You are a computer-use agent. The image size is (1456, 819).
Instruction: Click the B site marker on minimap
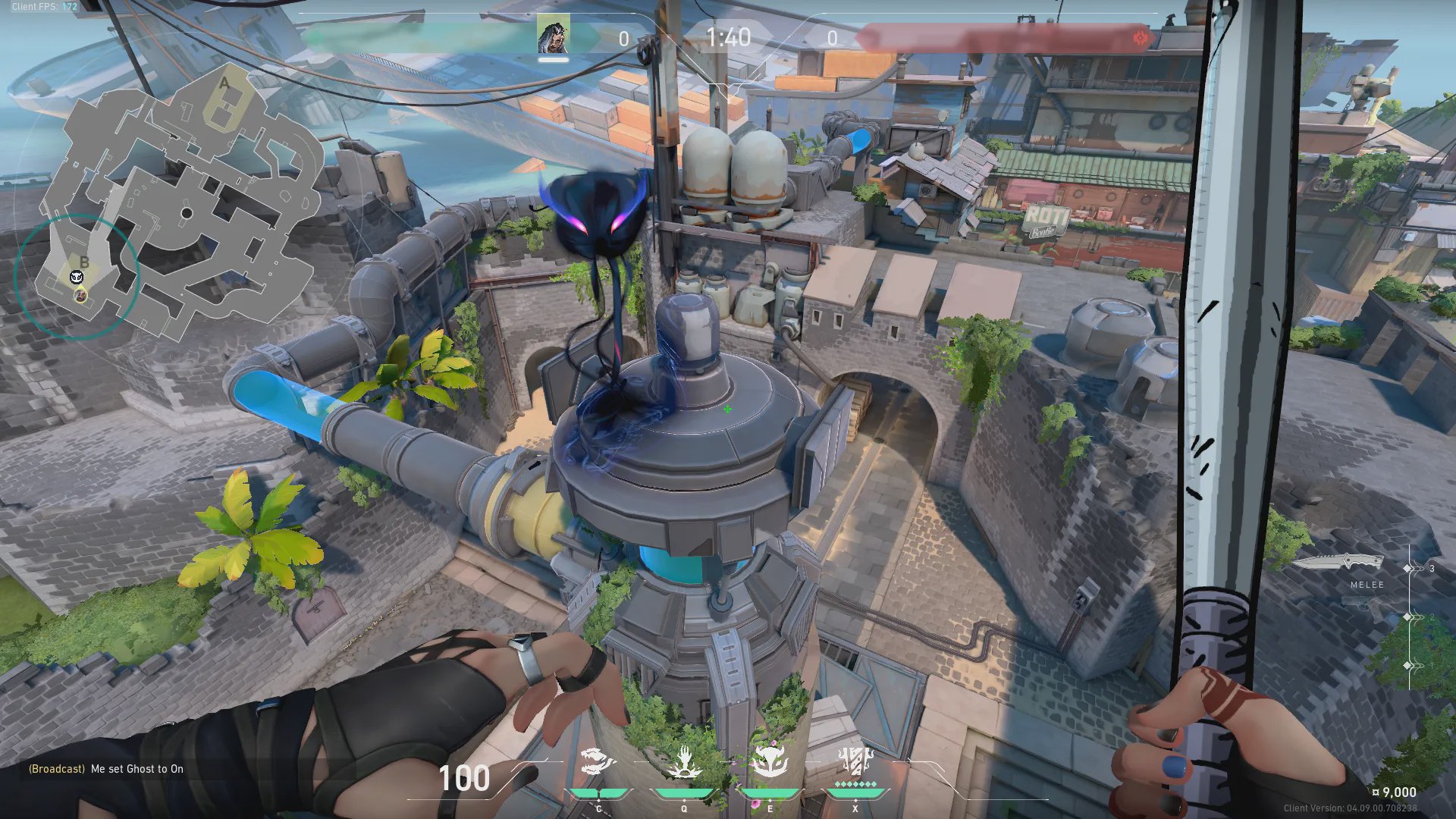(x=84, y=262)
